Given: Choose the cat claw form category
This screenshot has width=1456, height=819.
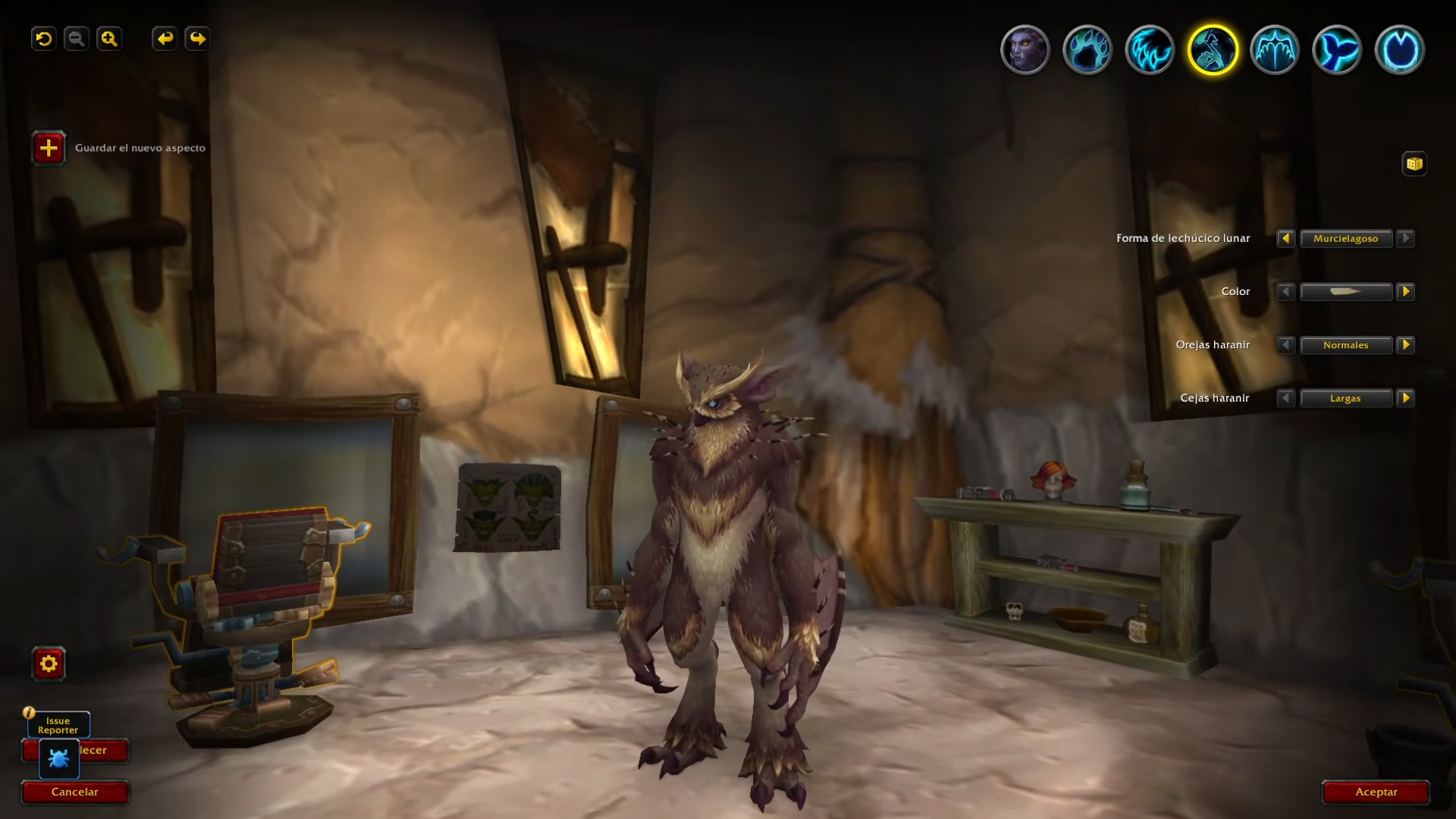Looking at the screenshot, I should 1150,50.
